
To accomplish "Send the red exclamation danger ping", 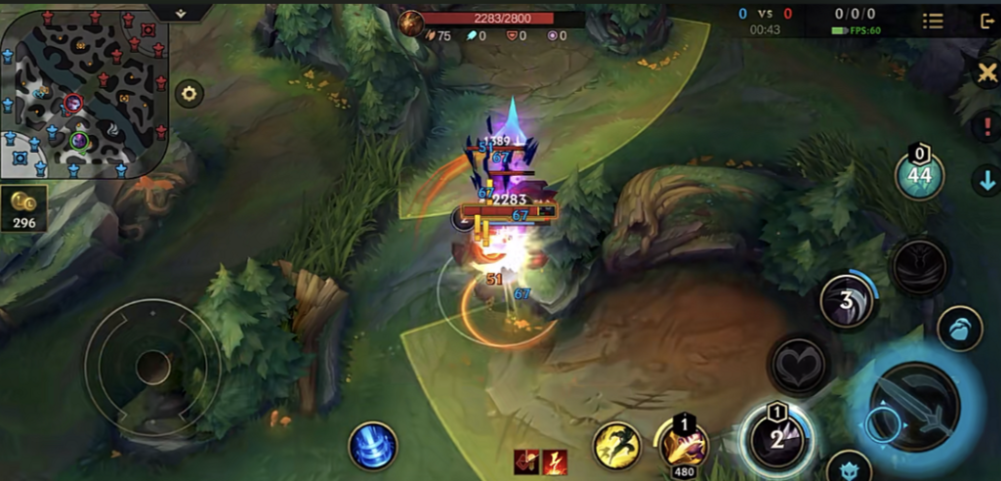I will [985, 127].
